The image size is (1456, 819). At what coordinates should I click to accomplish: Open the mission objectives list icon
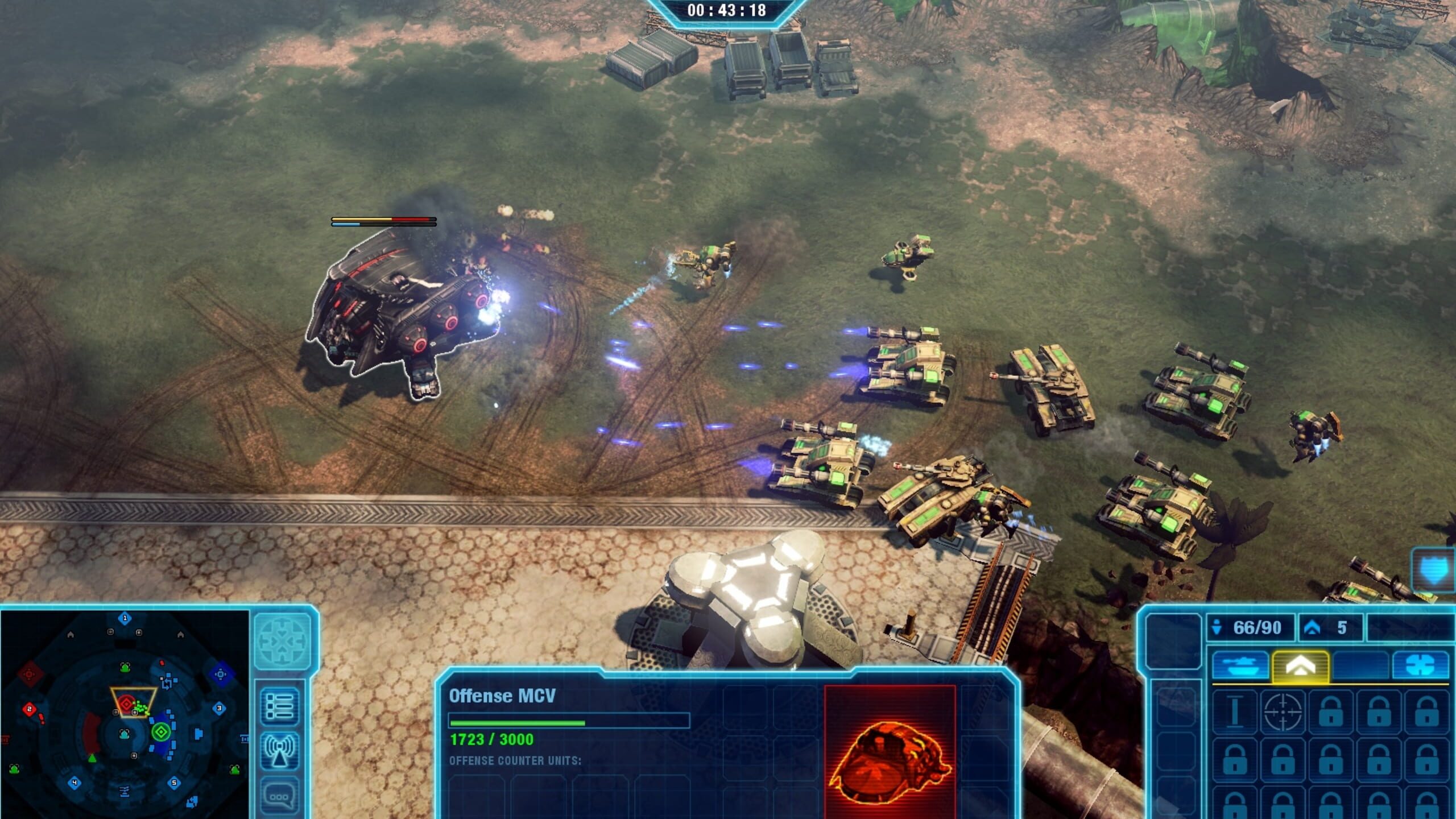point(280,706)
